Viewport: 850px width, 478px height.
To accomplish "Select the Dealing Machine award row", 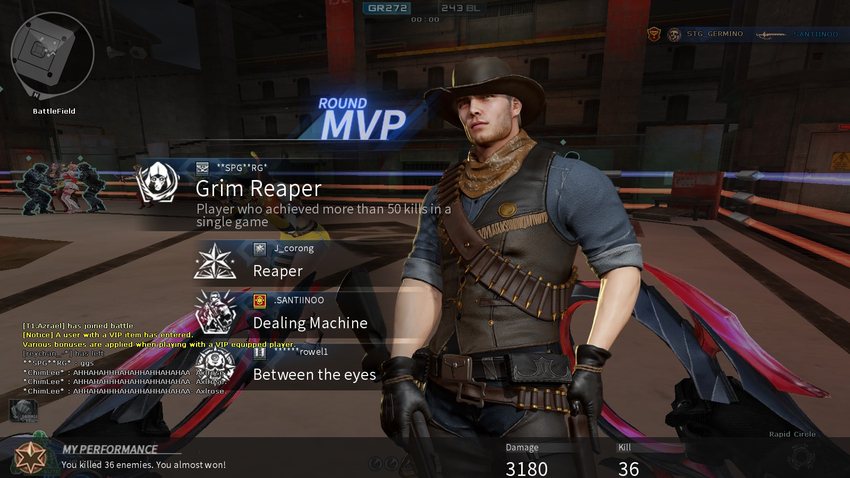I will click(300, 313).
